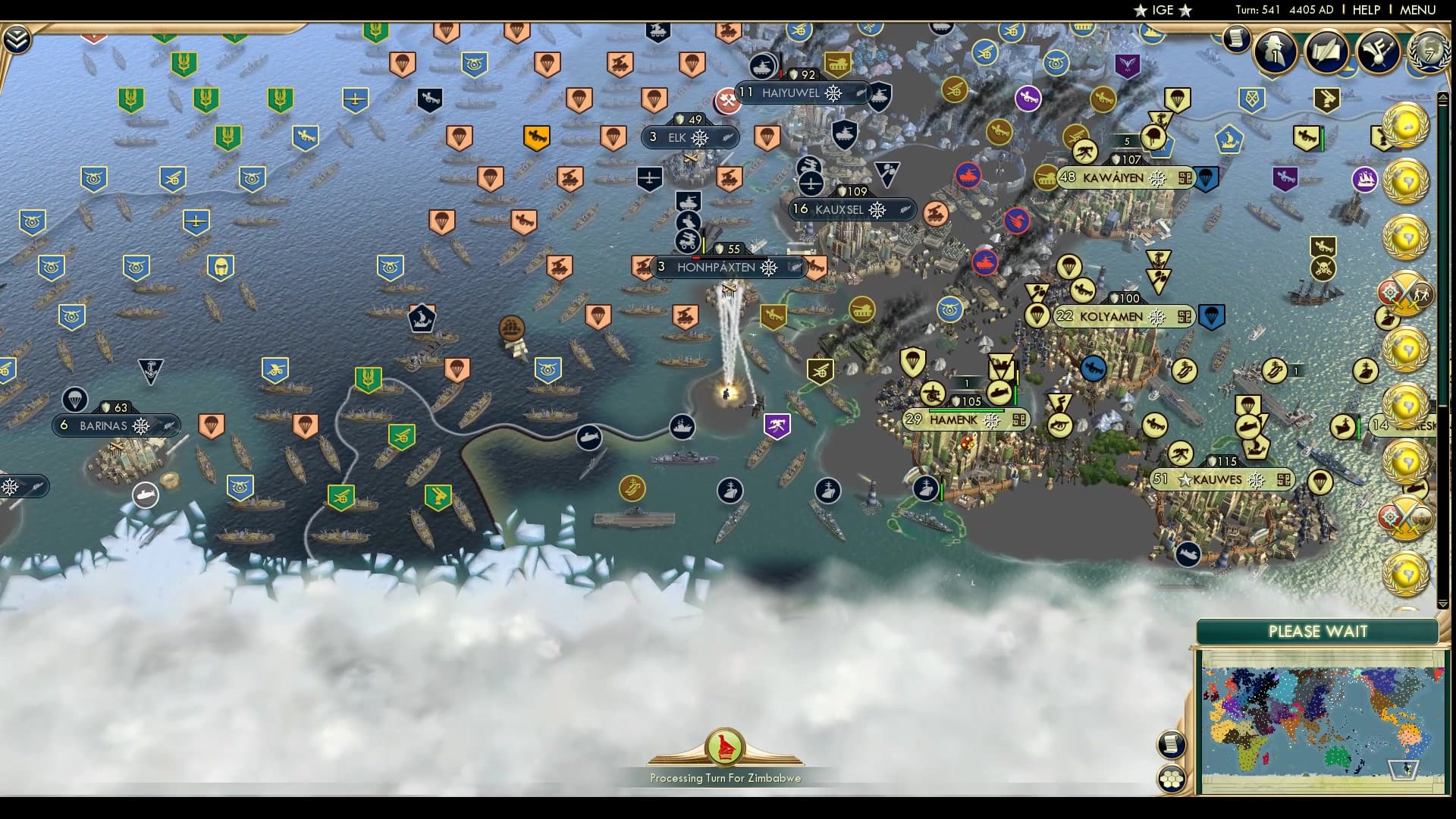Image resolution: width=1456 pixels, height=819 pixels.
Task: Click the snowflake icon on Kauxsel city banner
Action: tap(877, 210)
